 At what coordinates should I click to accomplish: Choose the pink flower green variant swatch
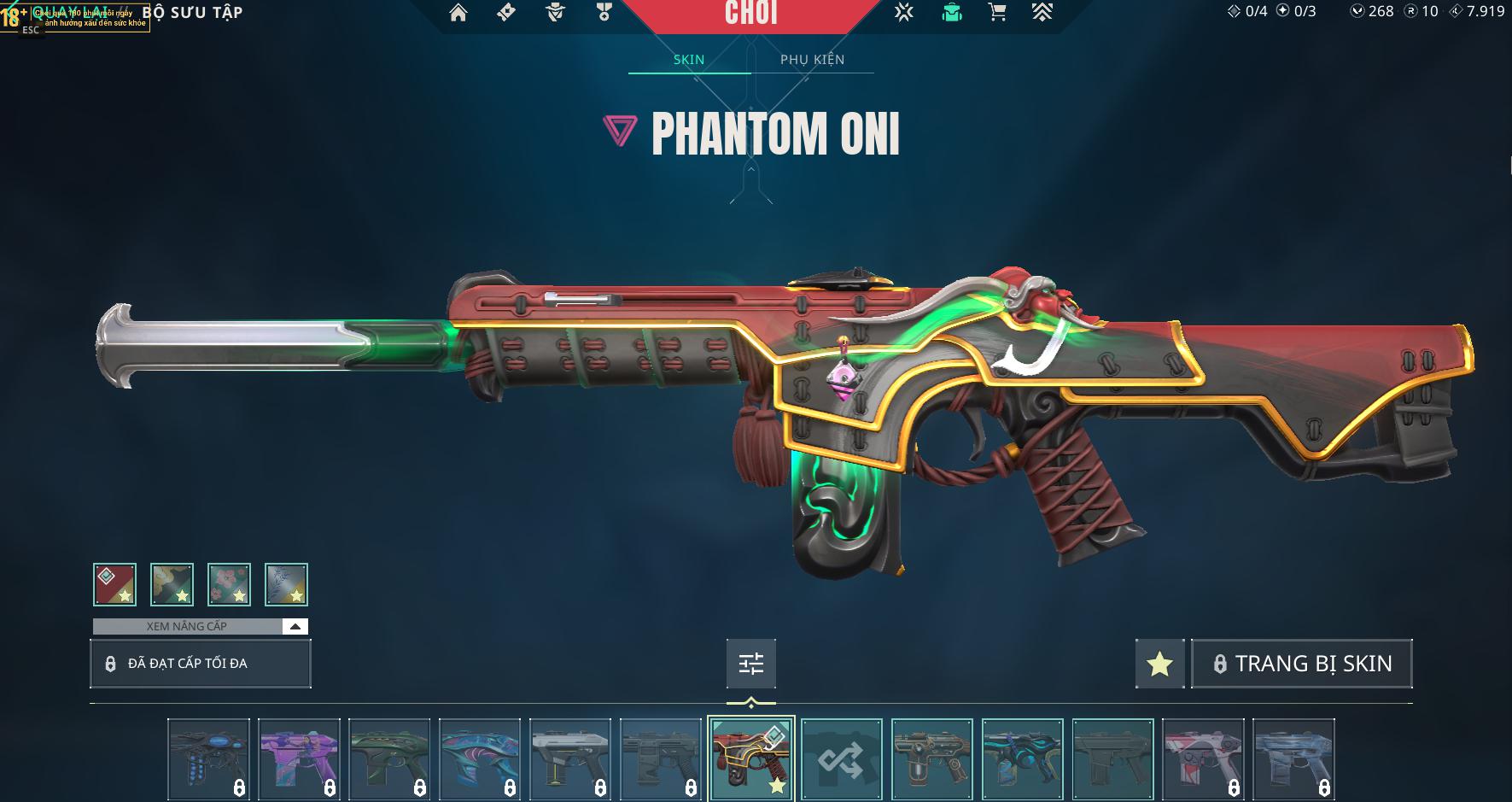coord(229,585)
